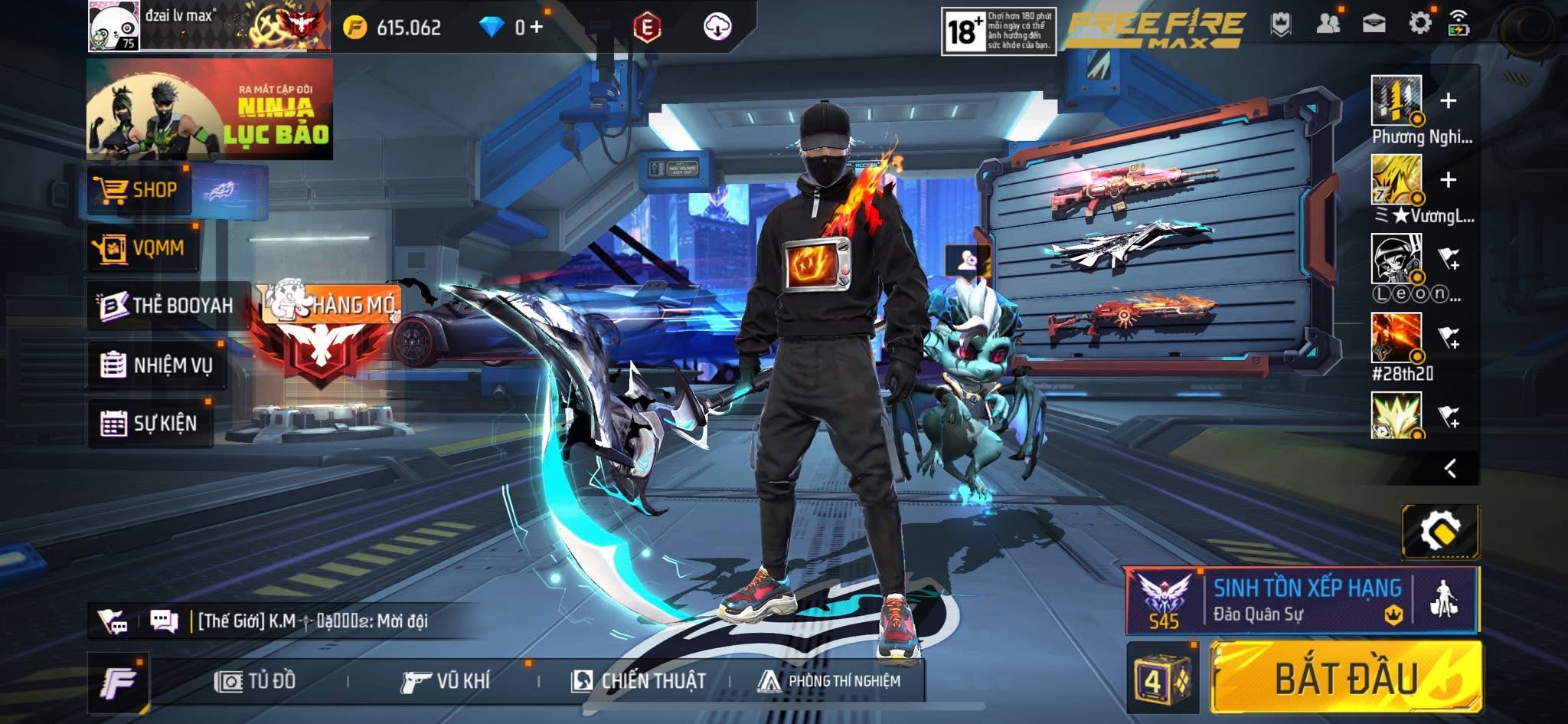Open the mail envelope inbox

[x=1374, y=24]
